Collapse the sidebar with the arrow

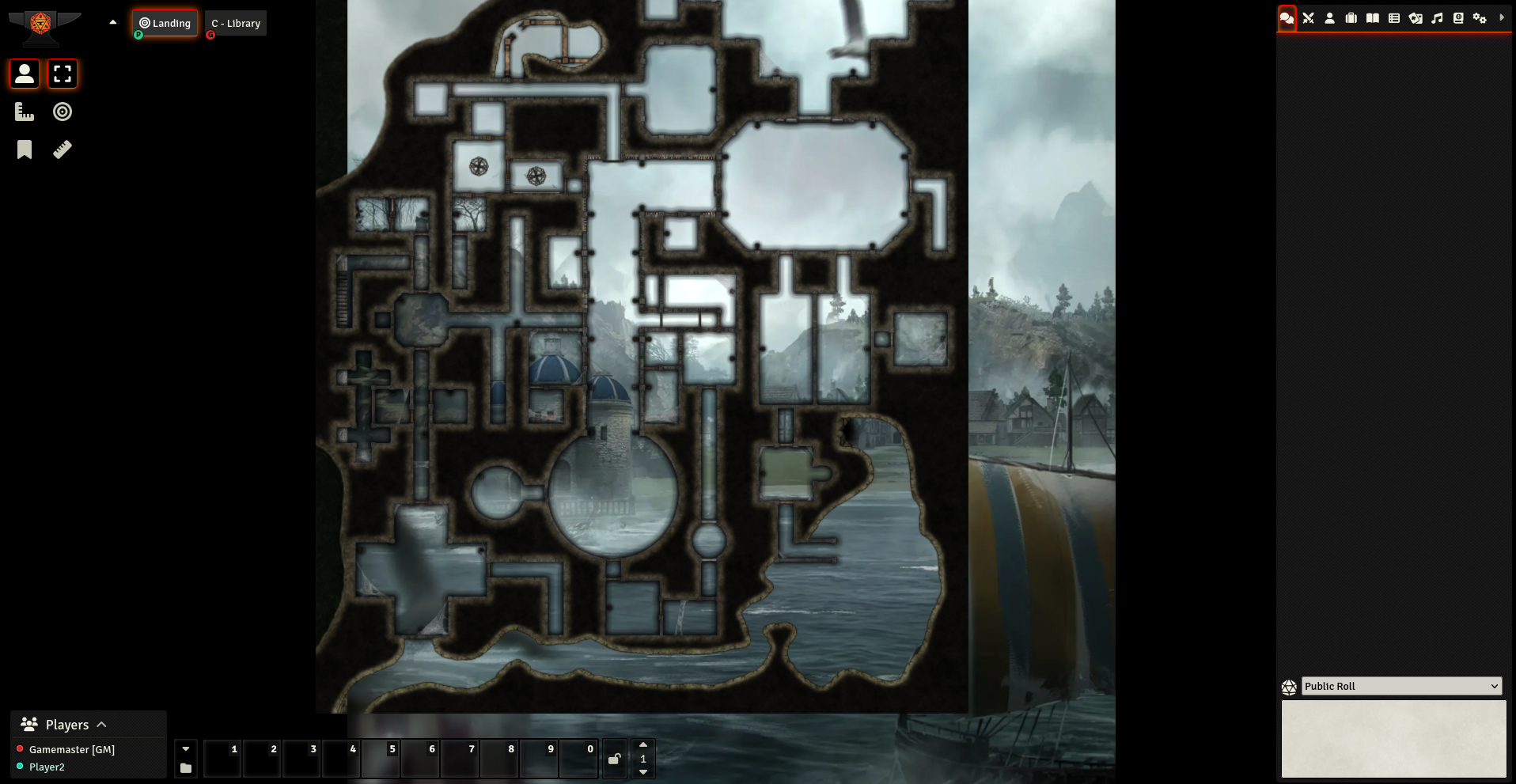coord(1502,17)
